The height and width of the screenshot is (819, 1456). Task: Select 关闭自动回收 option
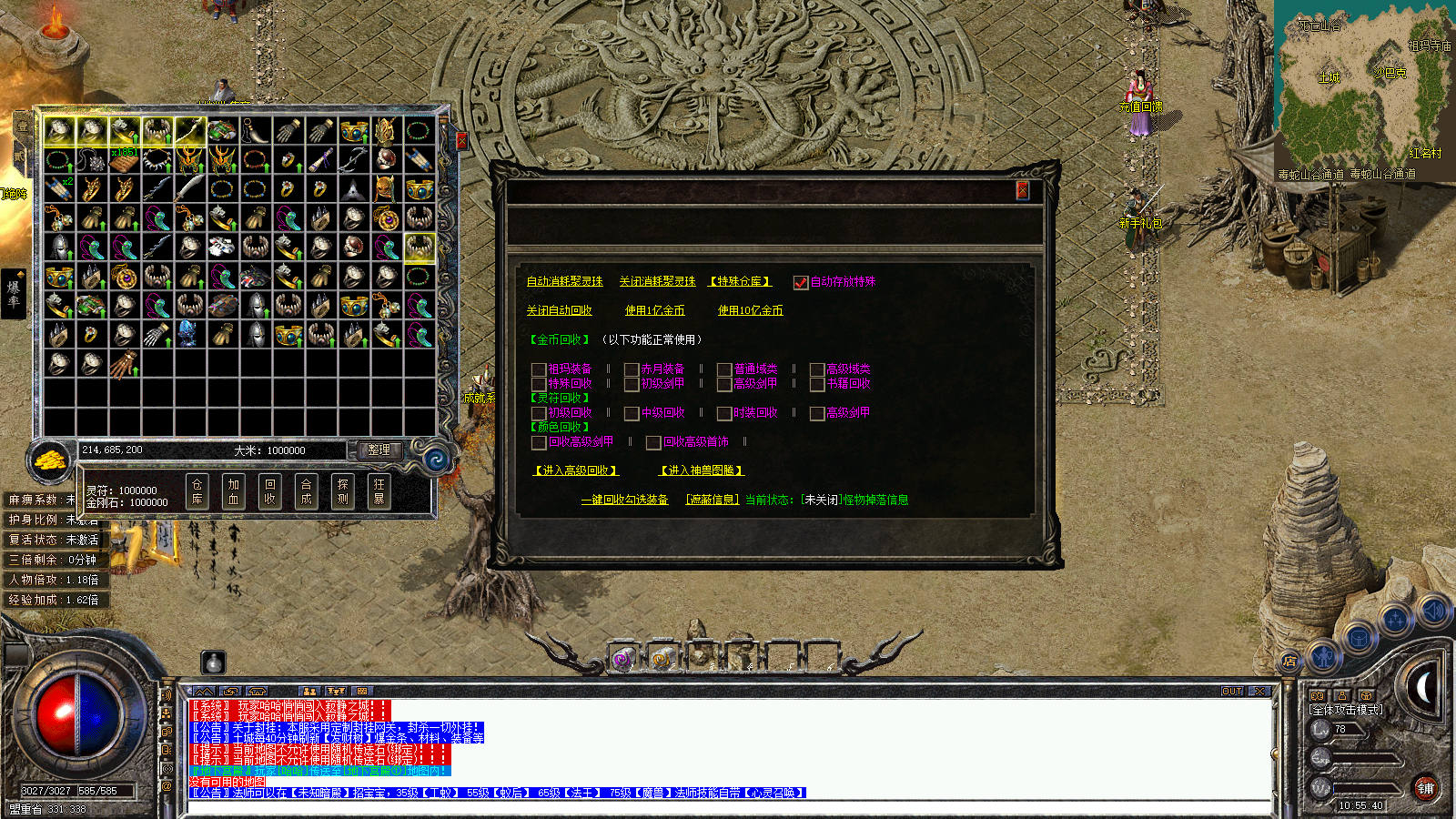click(x=559, y=311)
